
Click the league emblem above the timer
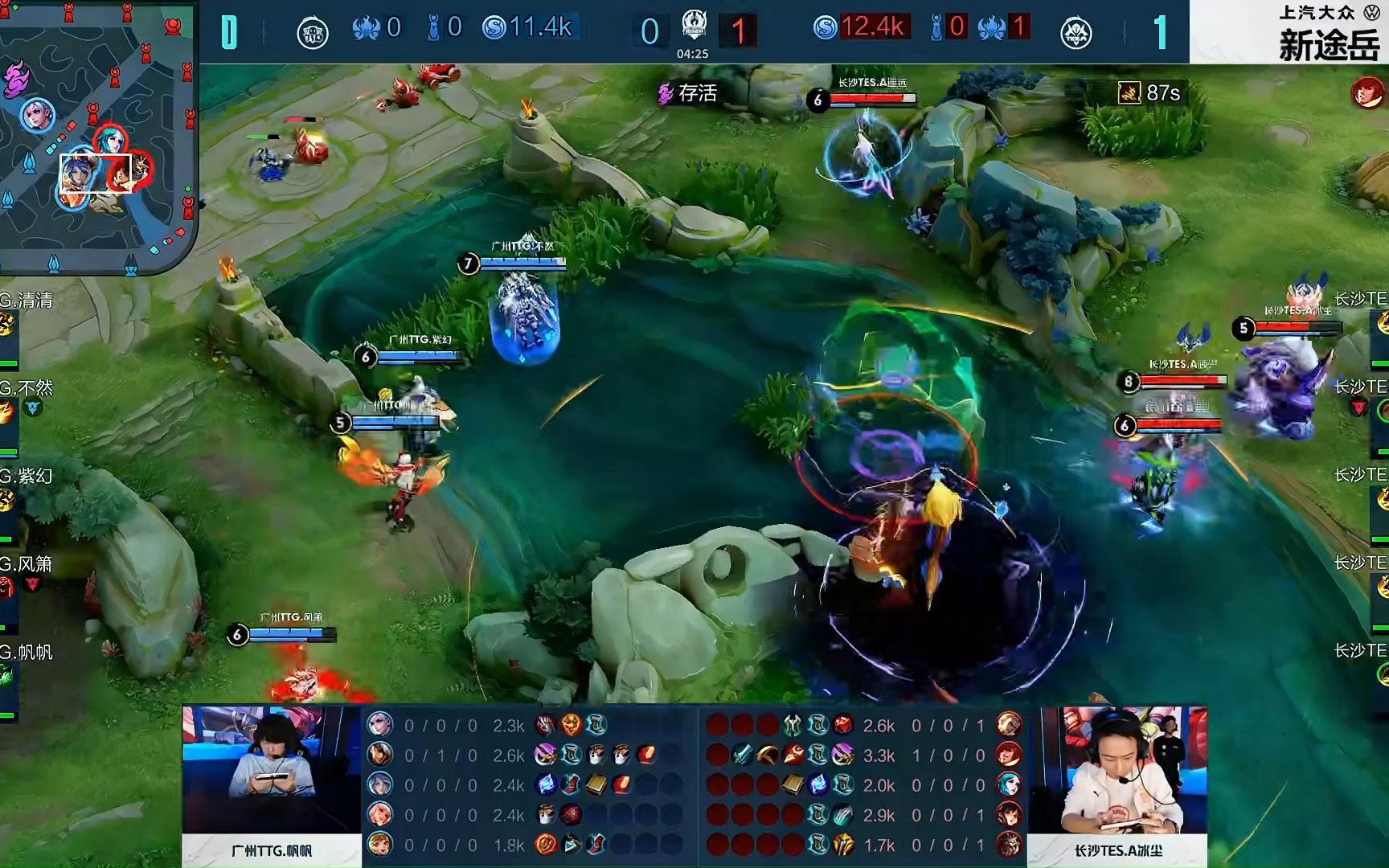click(x=694, y=24)
